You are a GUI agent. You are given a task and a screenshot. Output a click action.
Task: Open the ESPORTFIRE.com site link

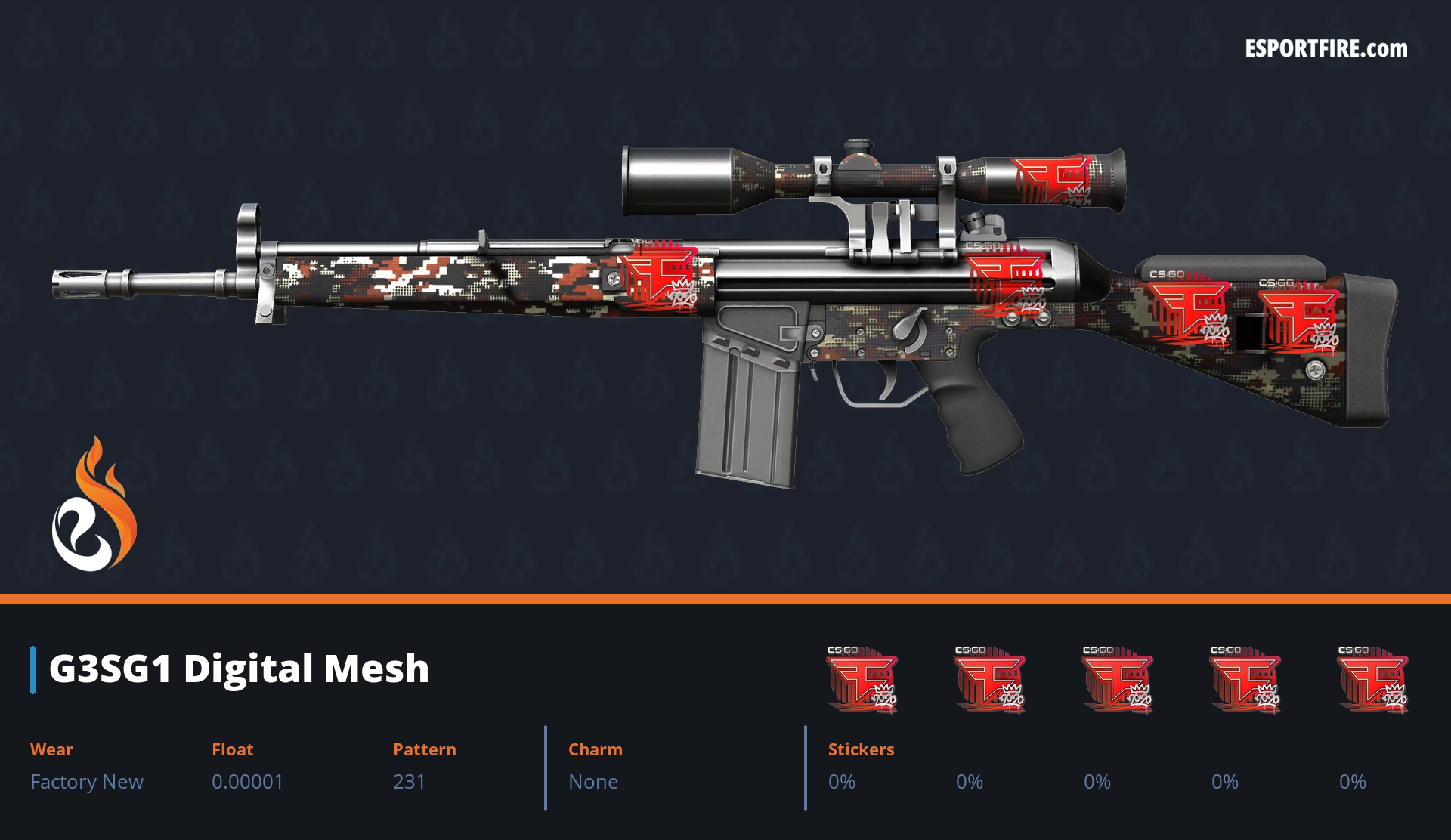tap(1326, 49)
